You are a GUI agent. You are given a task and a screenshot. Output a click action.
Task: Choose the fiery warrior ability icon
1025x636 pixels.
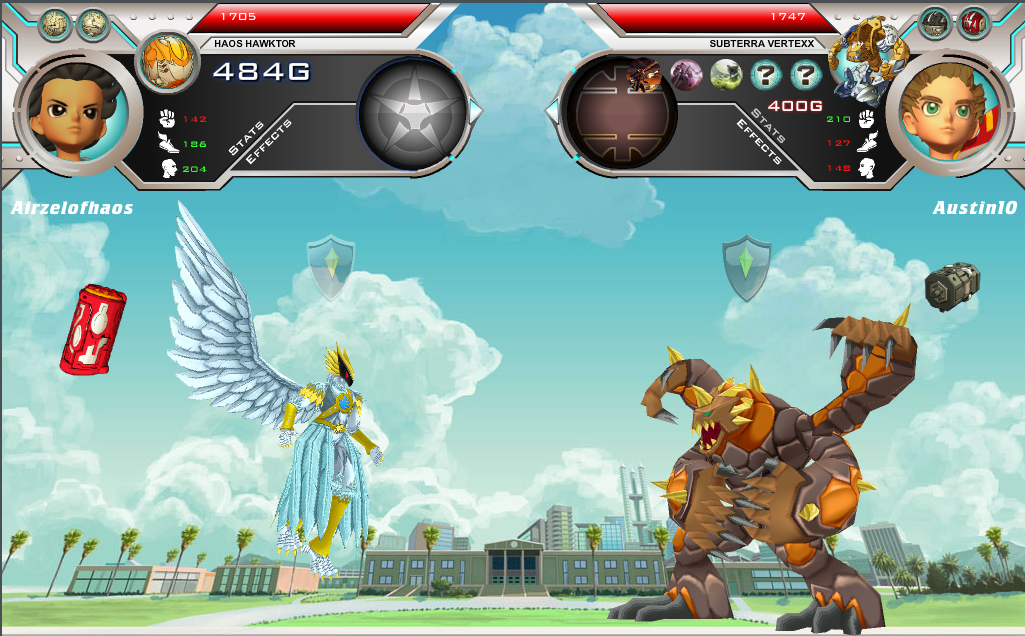coord(643,74)
